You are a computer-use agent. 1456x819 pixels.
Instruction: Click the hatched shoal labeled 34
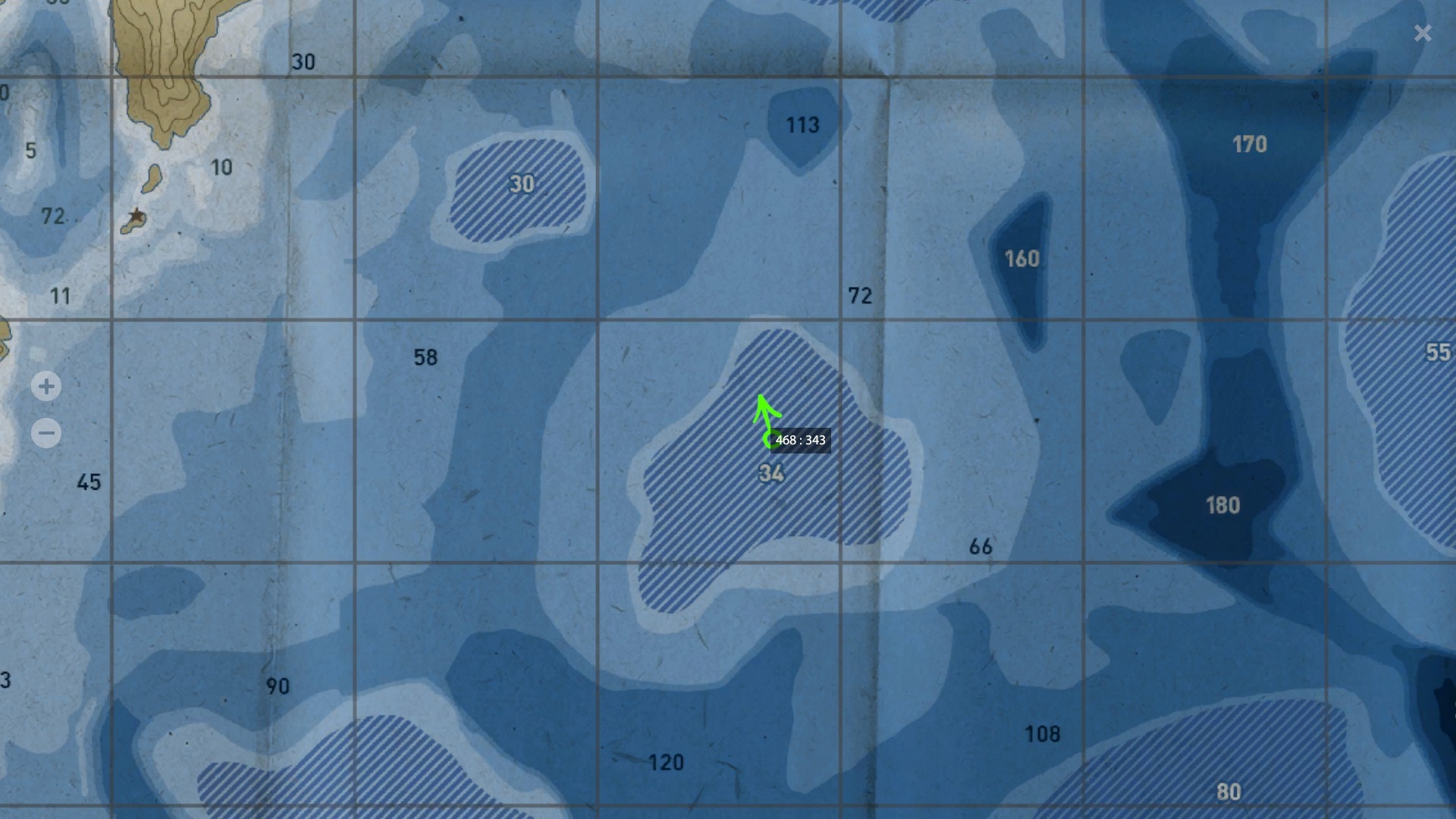[x=771, y=472]
